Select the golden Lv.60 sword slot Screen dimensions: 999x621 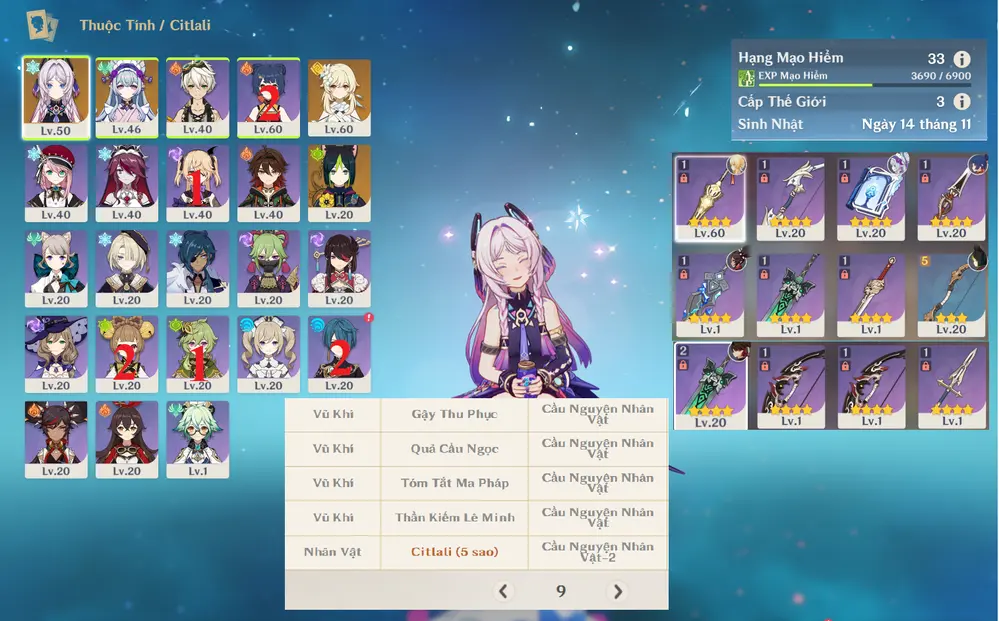point(709,197)
